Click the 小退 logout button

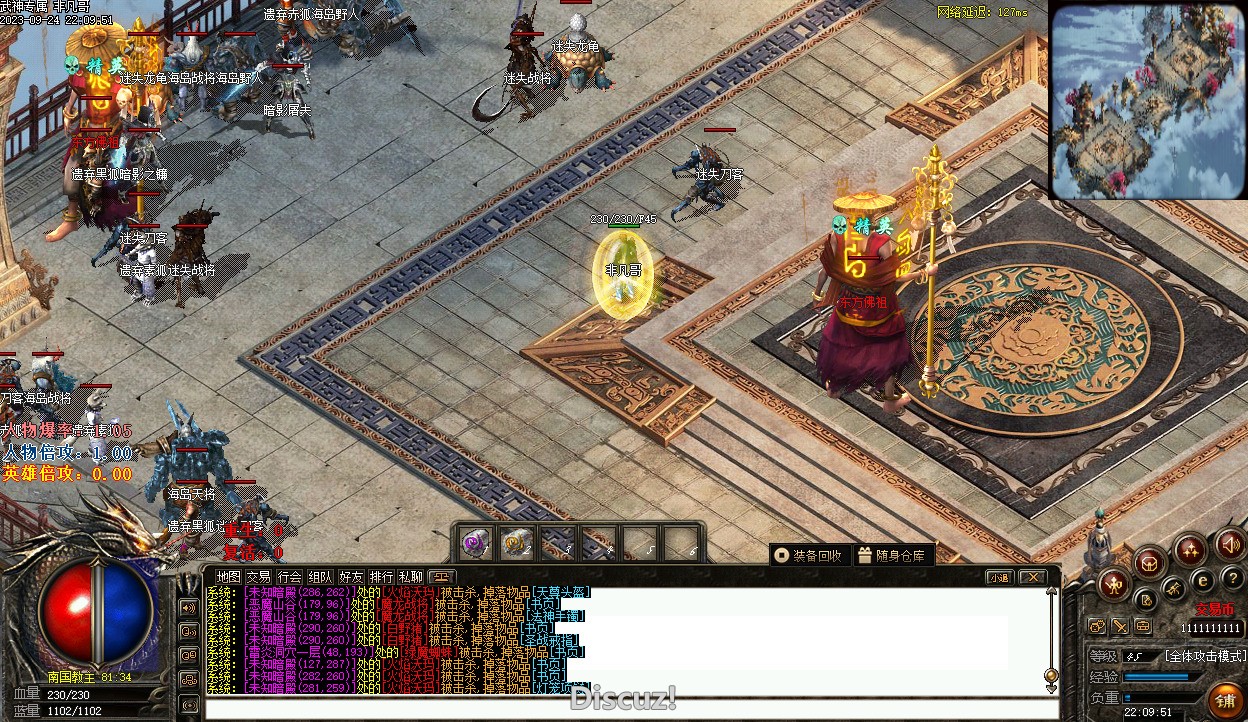pyautogui.click(x=999, y=577)
